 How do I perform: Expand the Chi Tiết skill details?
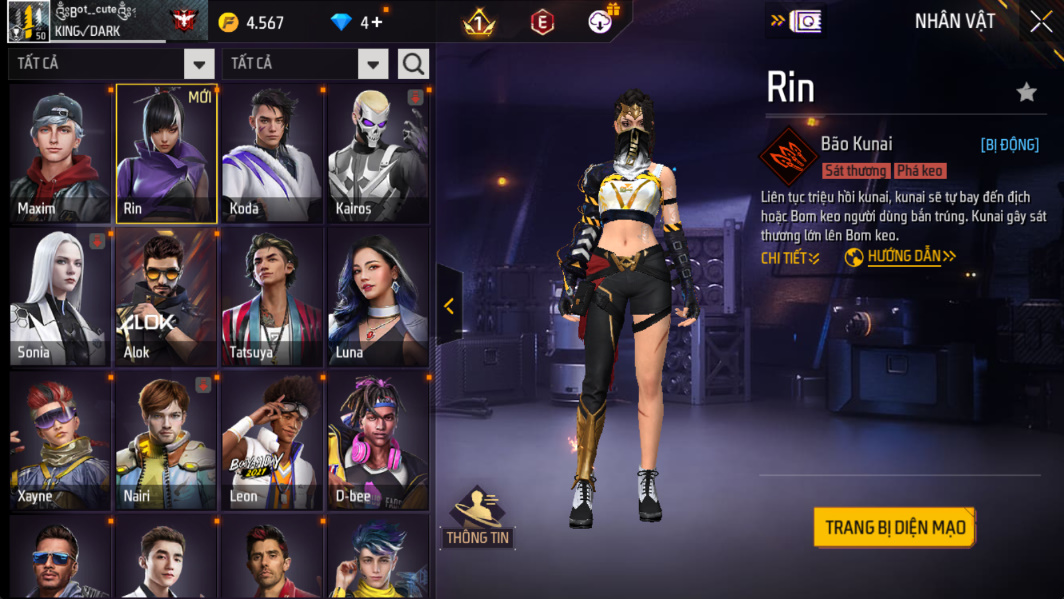click(x=790, y=258)
